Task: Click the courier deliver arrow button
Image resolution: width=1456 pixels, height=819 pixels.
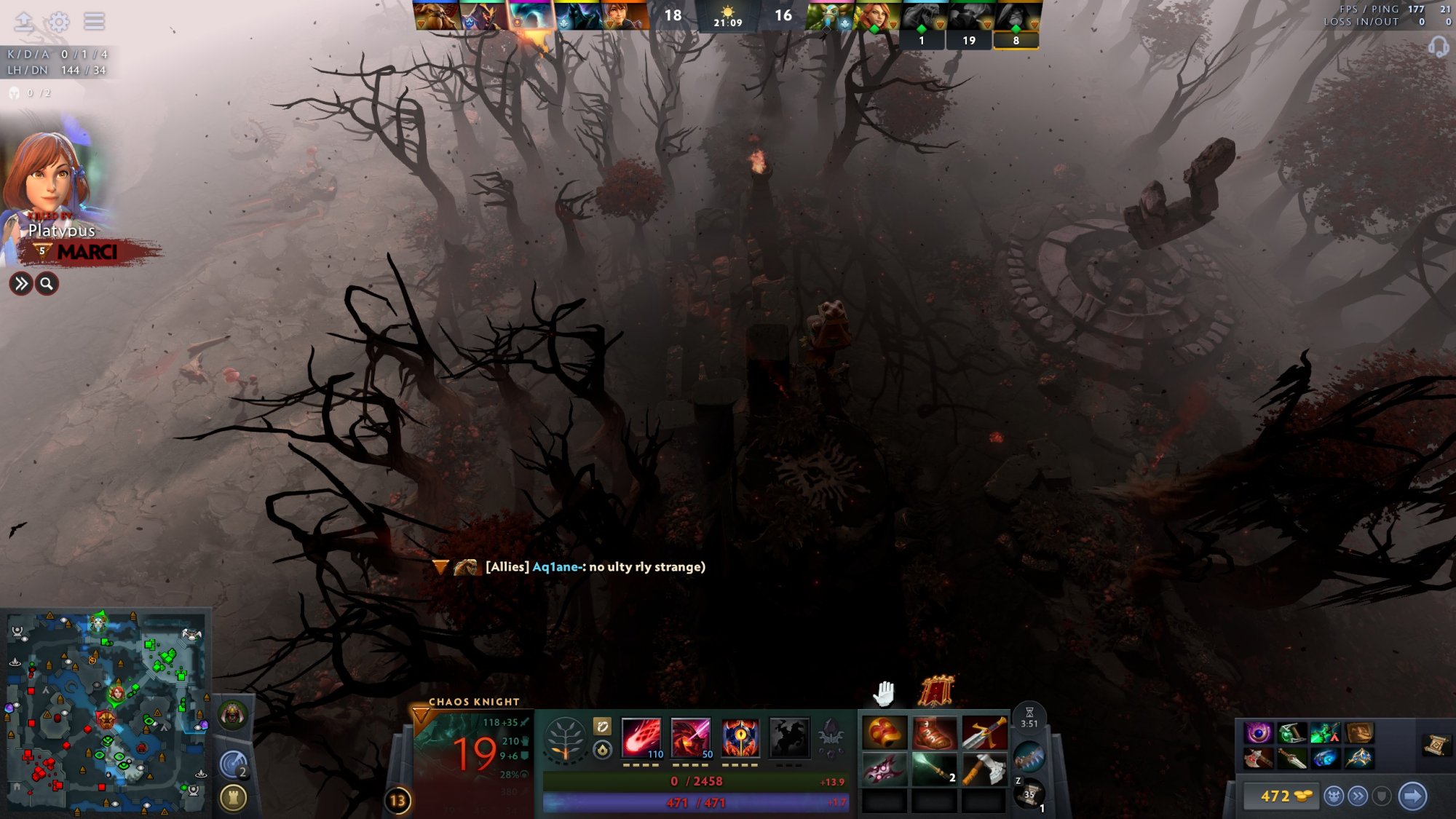Action: (1412, 796)
